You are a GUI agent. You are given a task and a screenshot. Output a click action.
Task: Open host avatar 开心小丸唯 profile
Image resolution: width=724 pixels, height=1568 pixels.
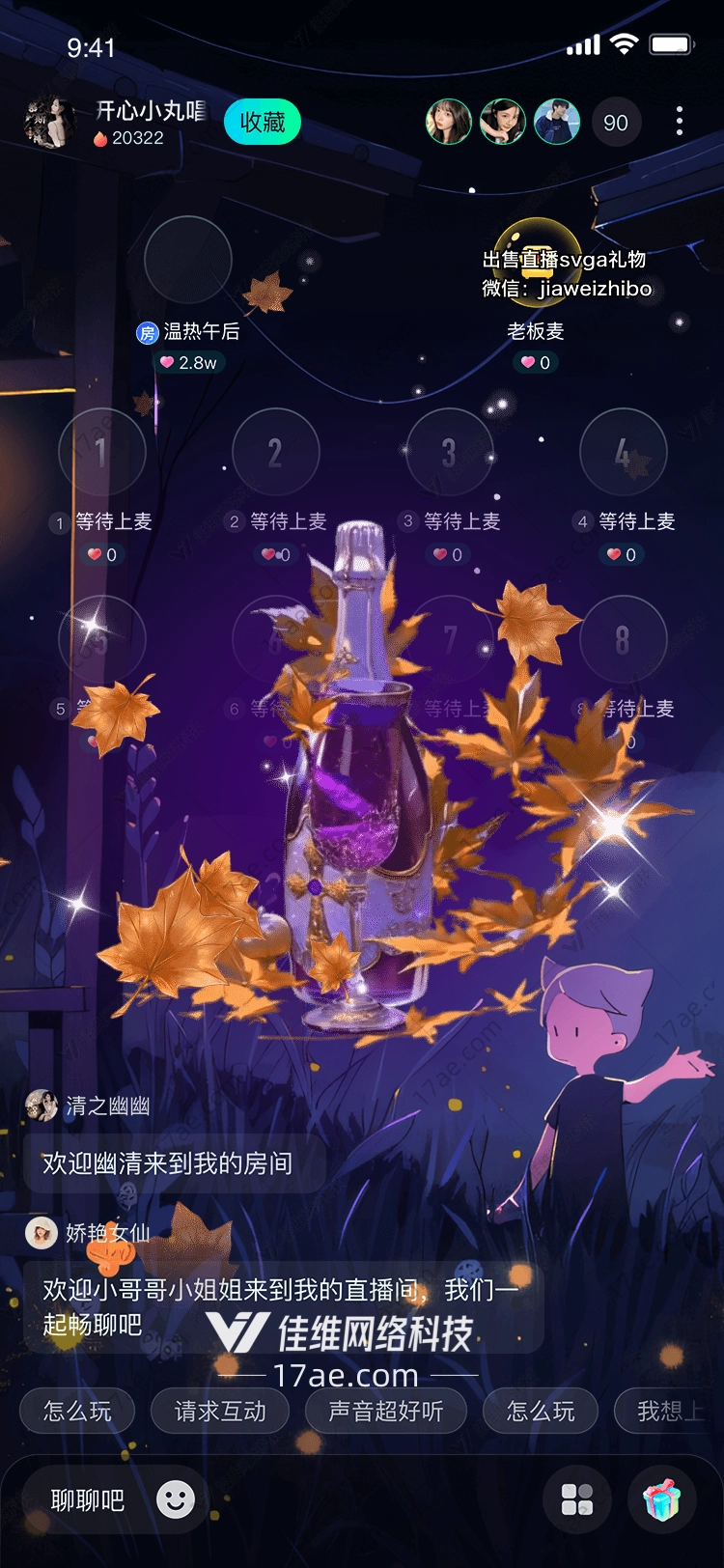tap(49, 123)
